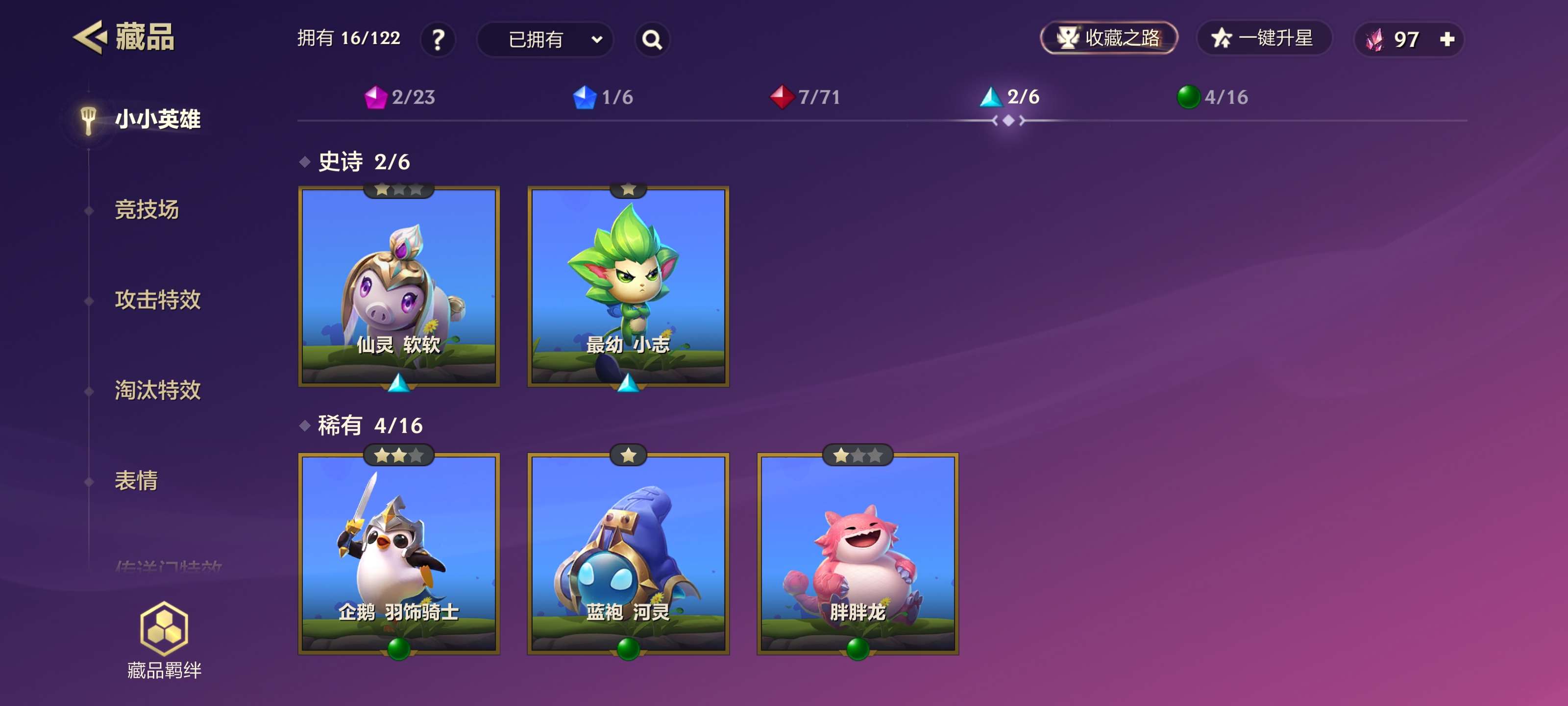Viewport: 1568px width, 706px height.
Task: Switch to the pink gem 2/23 tab
Action: [400, 97]
